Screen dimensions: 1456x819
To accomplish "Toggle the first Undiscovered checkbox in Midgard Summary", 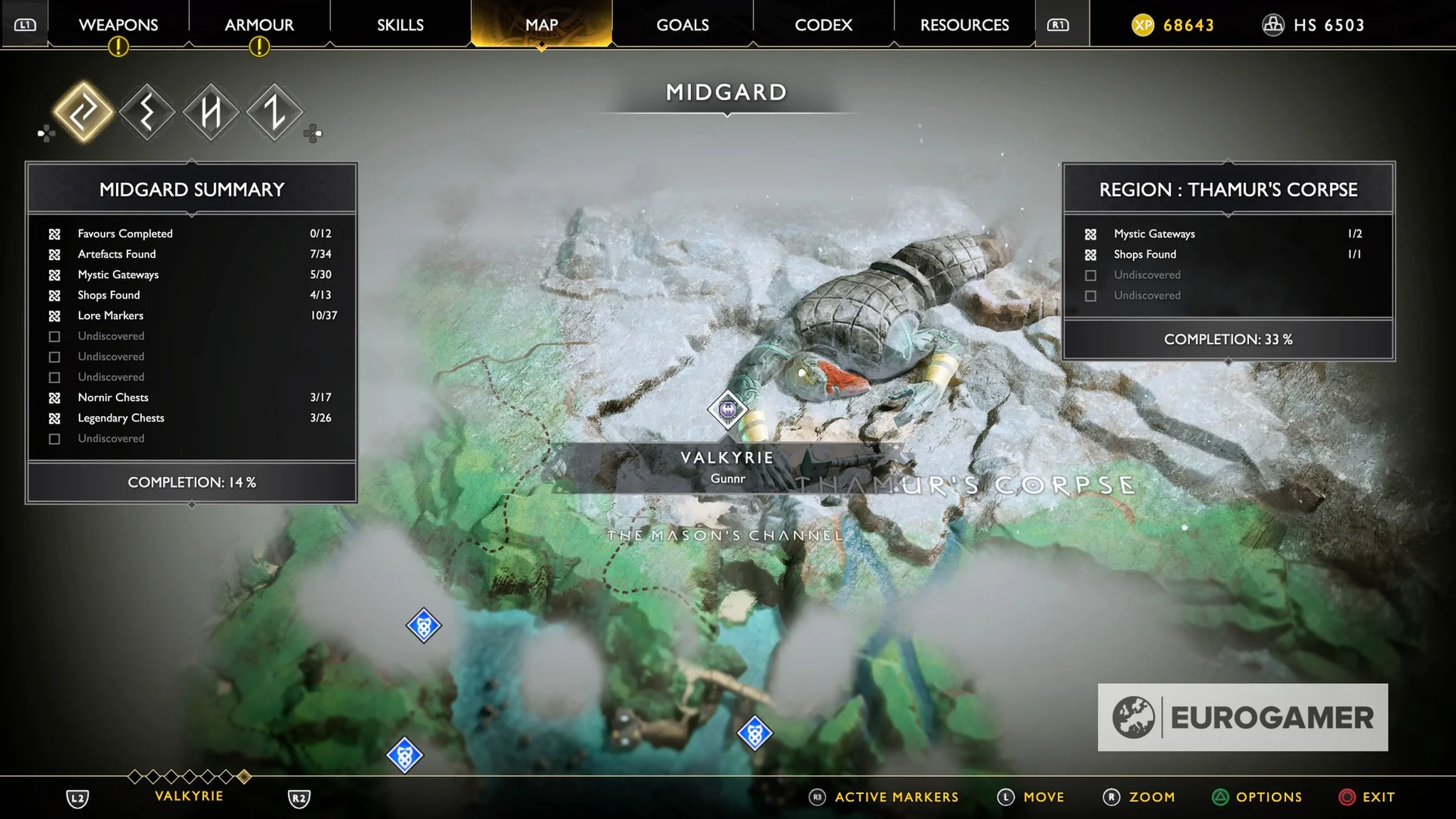I will (x=55, y=336).
